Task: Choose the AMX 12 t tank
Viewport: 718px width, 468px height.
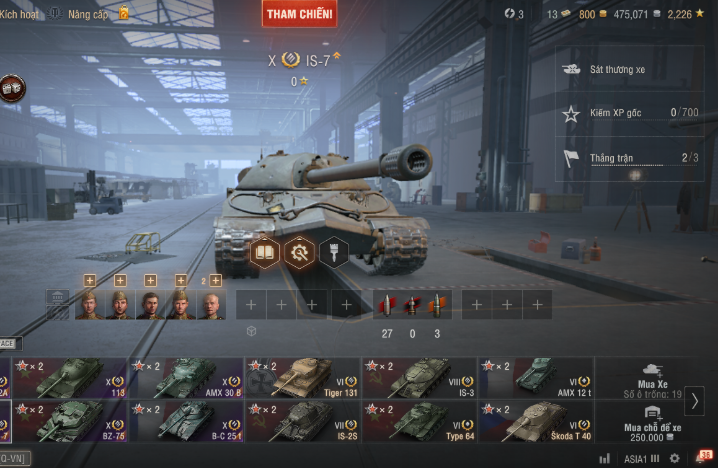Action: [535, 378]
